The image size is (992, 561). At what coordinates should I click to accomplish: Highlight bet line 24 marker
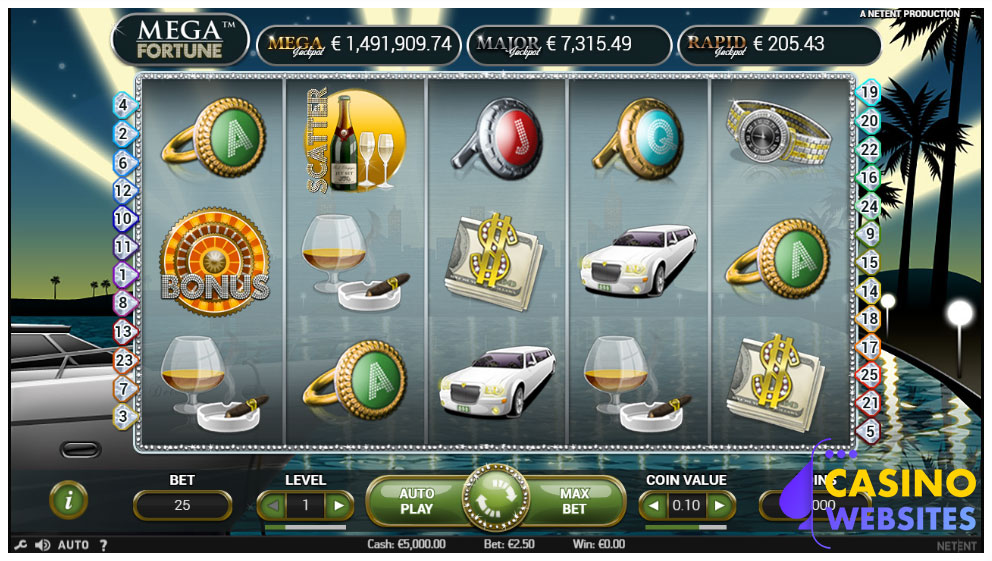pos(870,206)
